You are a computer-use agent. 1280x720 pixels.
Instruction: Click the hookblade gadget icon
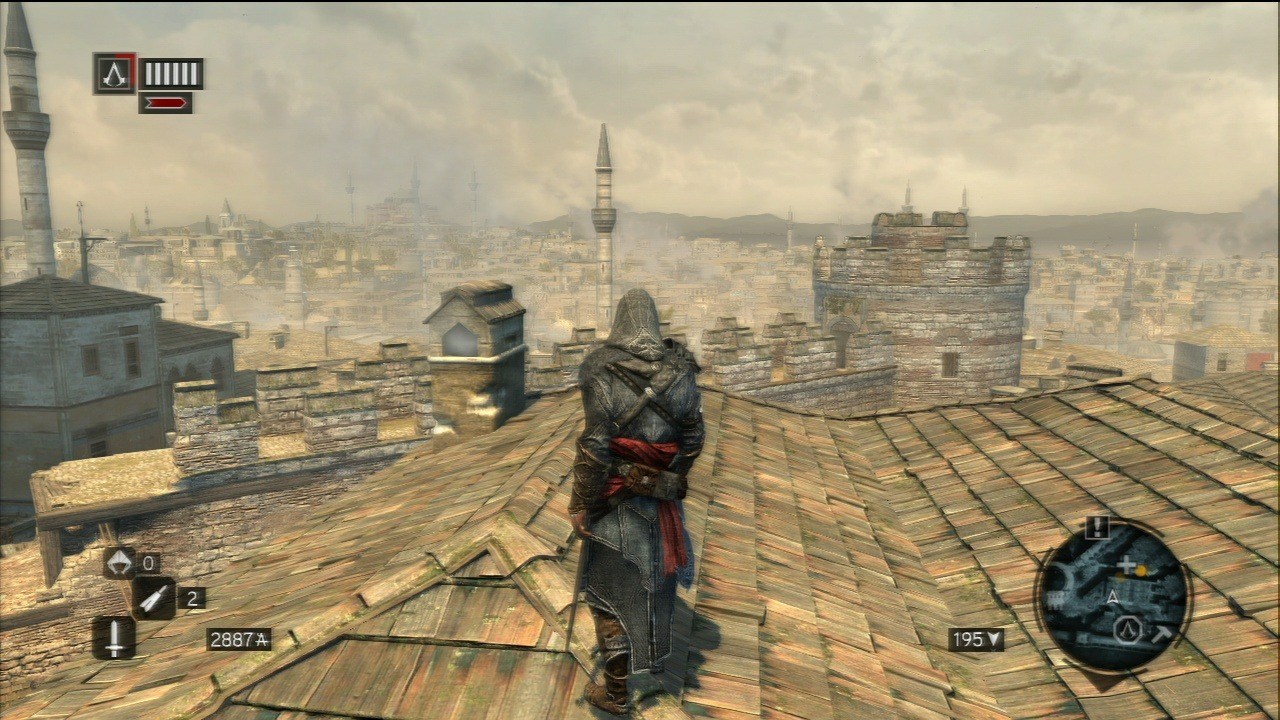[x=121, y=563]
